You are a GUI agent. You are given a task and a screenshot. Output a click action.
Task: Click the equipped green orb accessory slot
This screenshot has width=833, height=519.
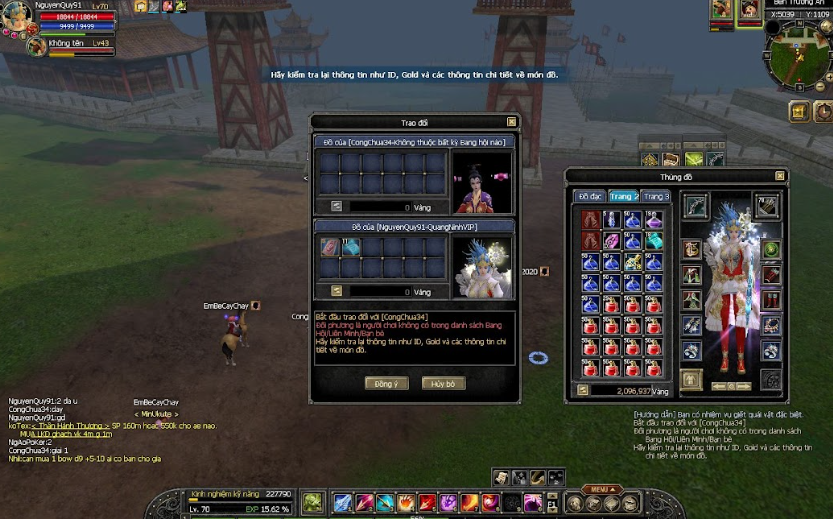[771, 249]
